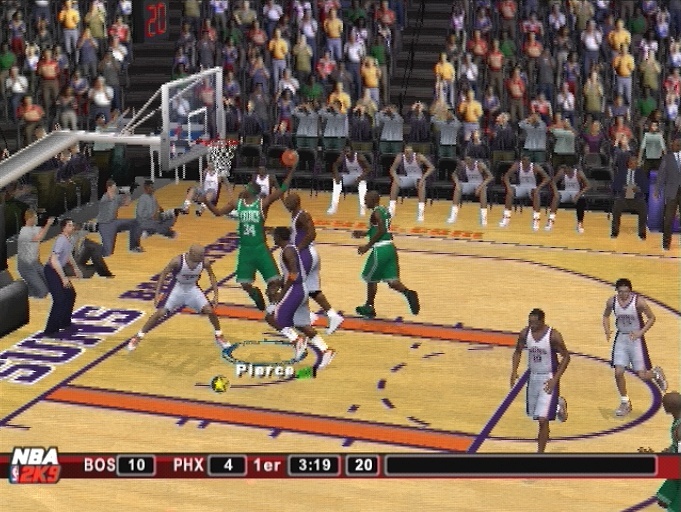Viewport: 681px width, 512px height.
Task: Click the NBA 2K3 scoreboard logo
Action: 35,465
